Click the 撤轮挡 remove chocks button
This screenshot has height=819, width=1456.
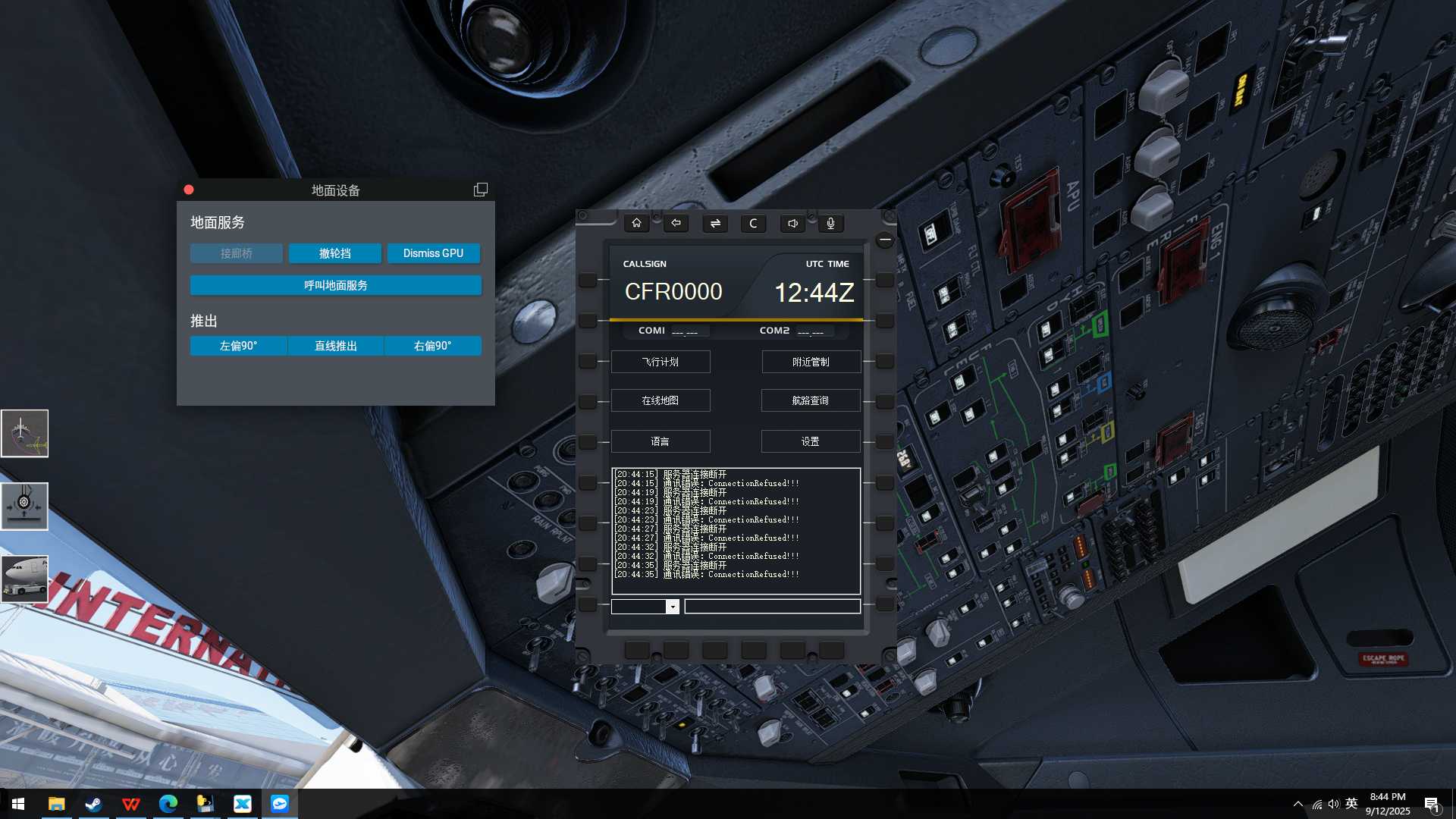tap(334, 253)
